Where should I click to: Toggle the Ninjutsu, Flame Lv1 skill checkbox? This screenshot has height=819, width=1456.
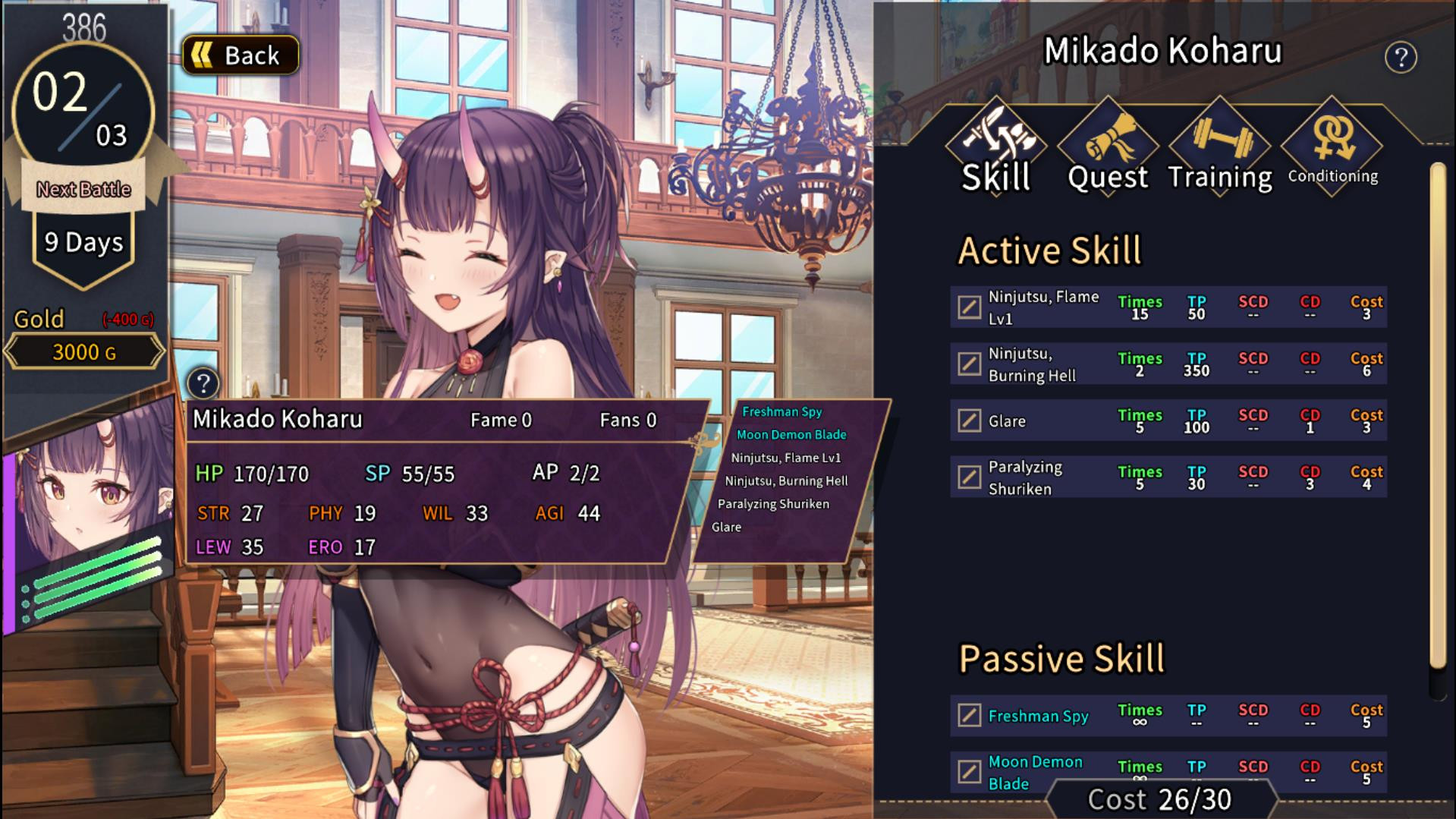969,307
